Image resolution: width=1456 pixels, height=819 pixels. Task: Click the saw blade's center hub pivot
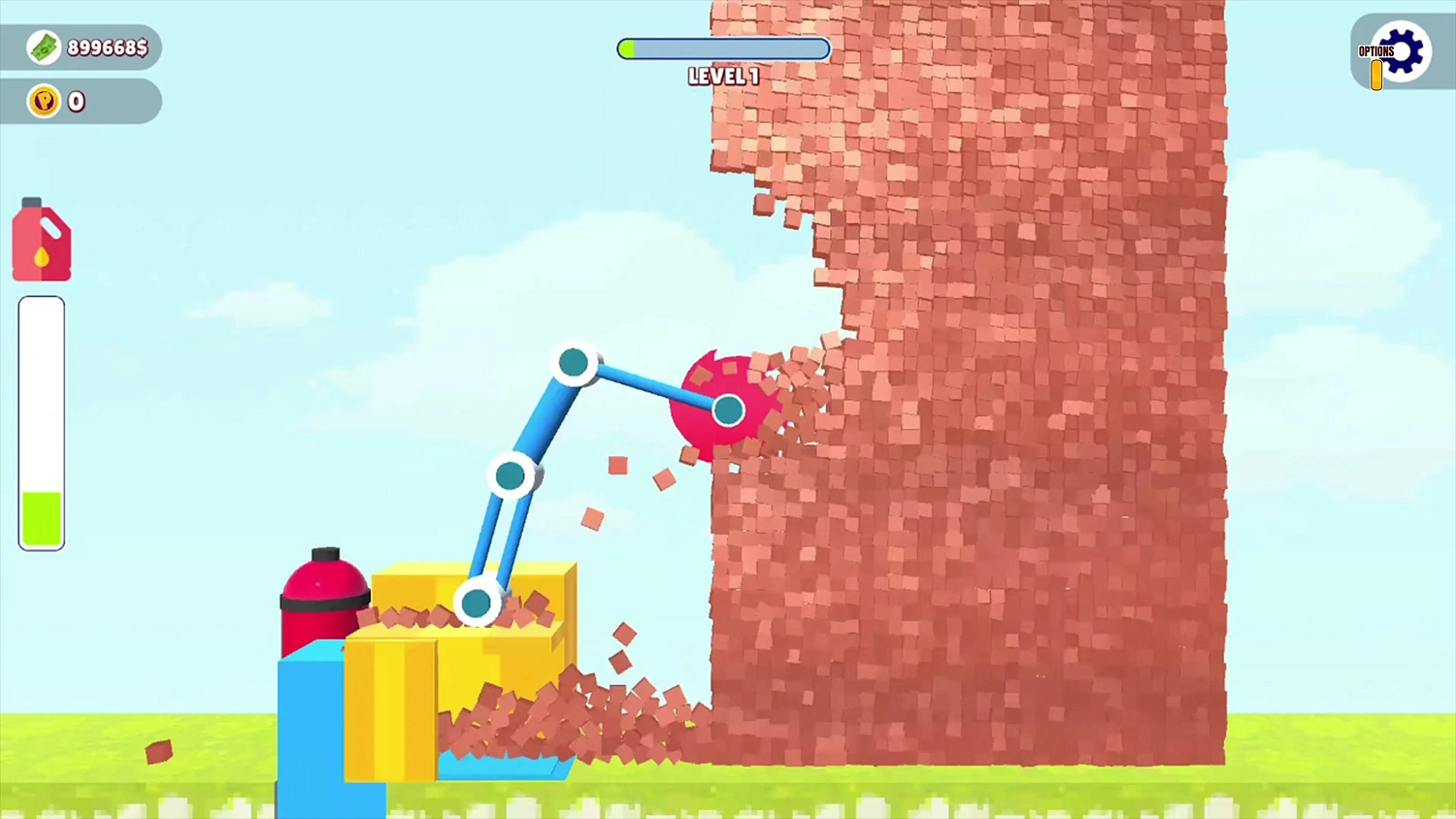coord(728,410)
